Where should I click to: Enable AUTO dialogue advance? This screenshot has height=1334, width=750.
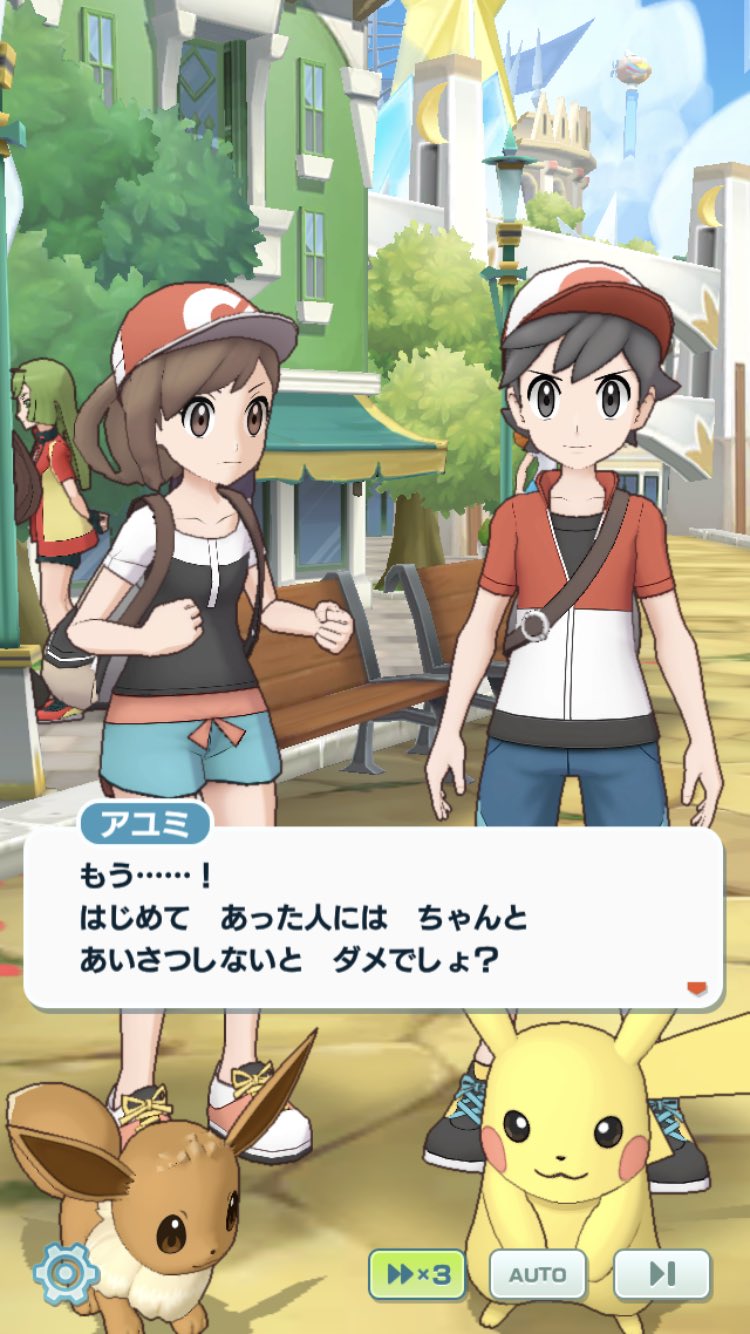point(538,1274)
